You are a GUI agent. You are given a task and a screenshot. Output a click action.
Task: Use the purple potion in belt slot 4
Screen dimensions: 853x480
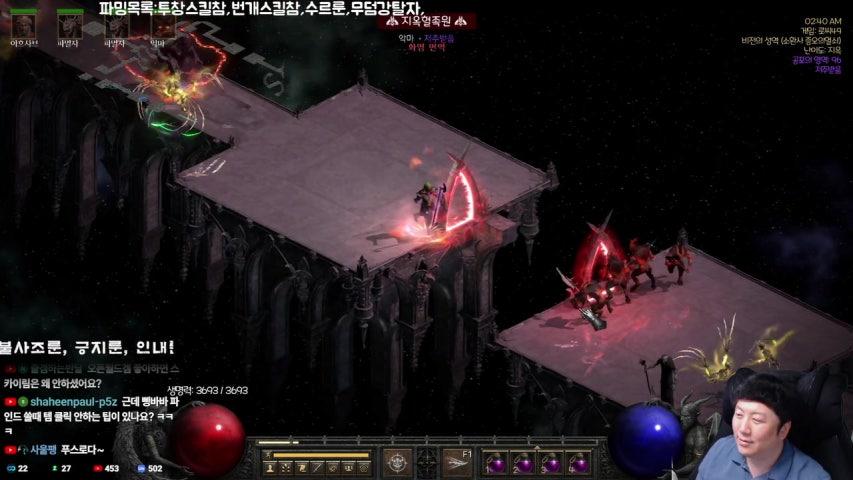pos(577,464)
